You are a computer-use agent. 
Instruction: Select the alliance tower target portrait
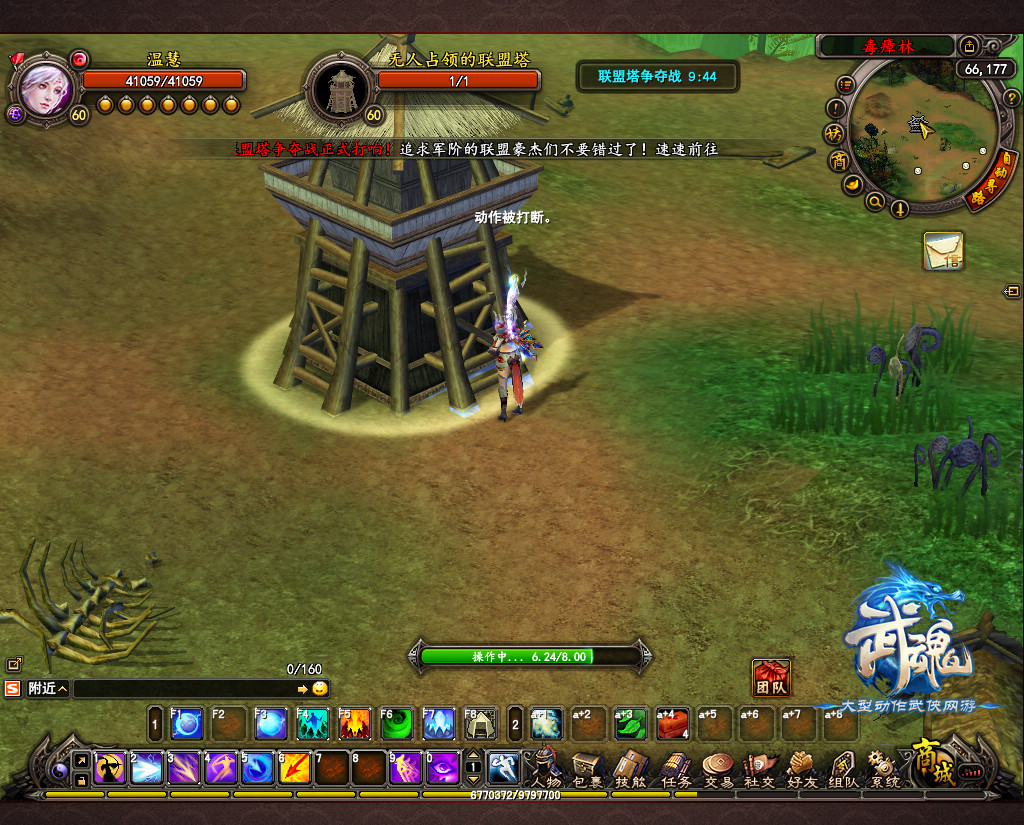[x=339, y=89]
